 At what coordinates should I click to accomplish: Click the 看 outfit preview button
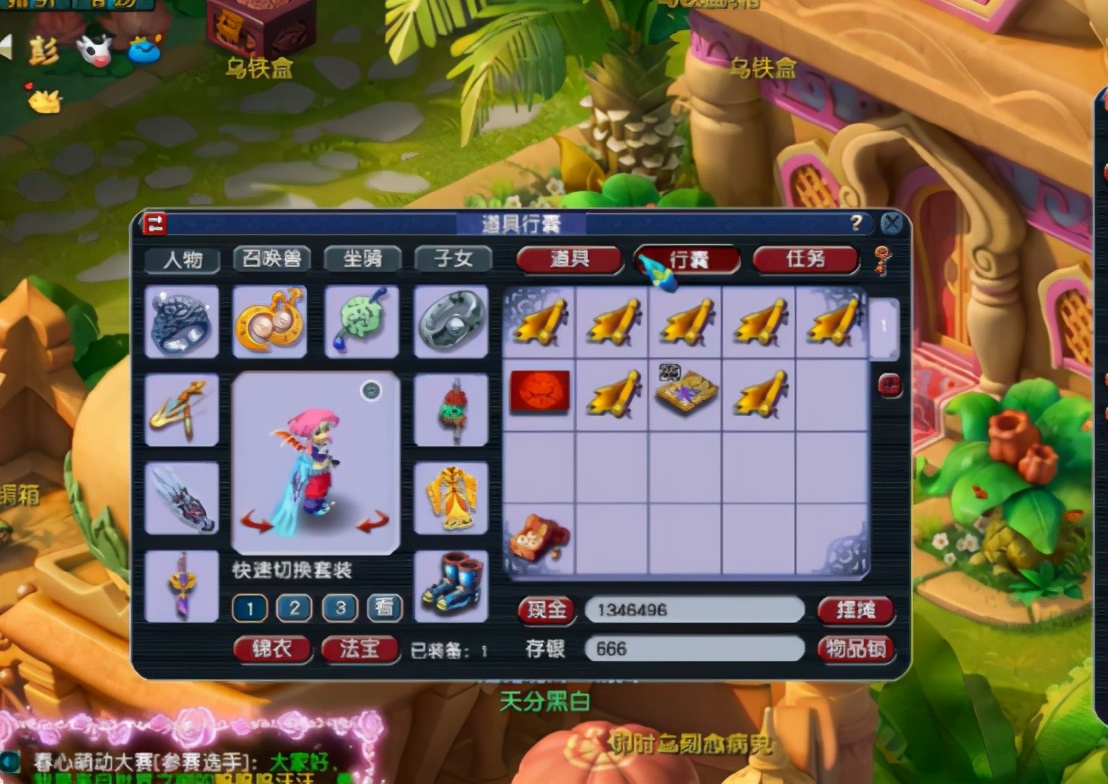tap(384, 608)
